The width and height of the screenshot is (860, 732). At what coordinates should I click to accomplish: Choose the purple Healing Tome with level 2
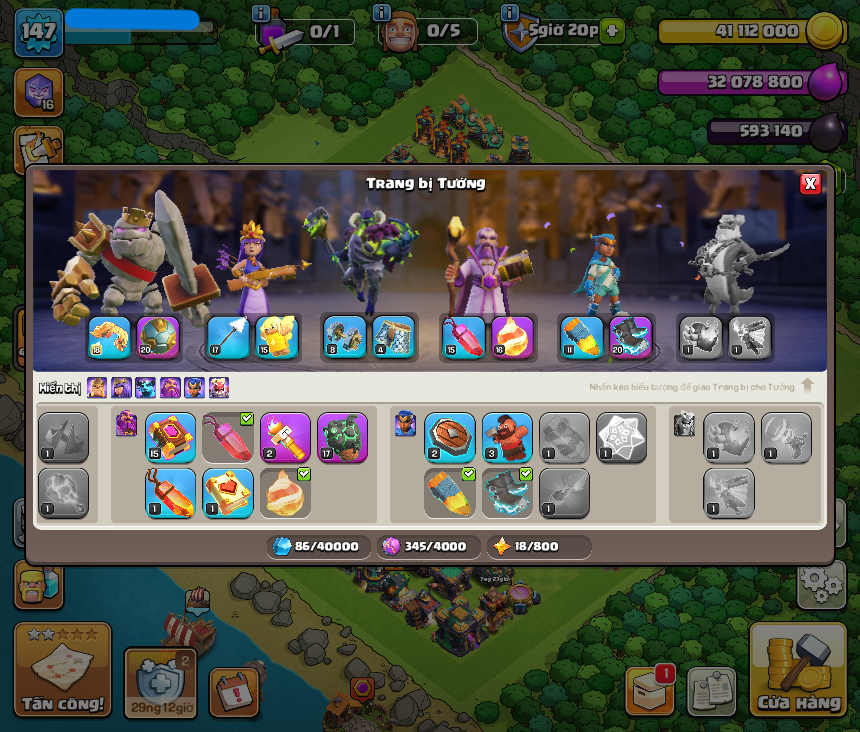(x=285, y=438)
